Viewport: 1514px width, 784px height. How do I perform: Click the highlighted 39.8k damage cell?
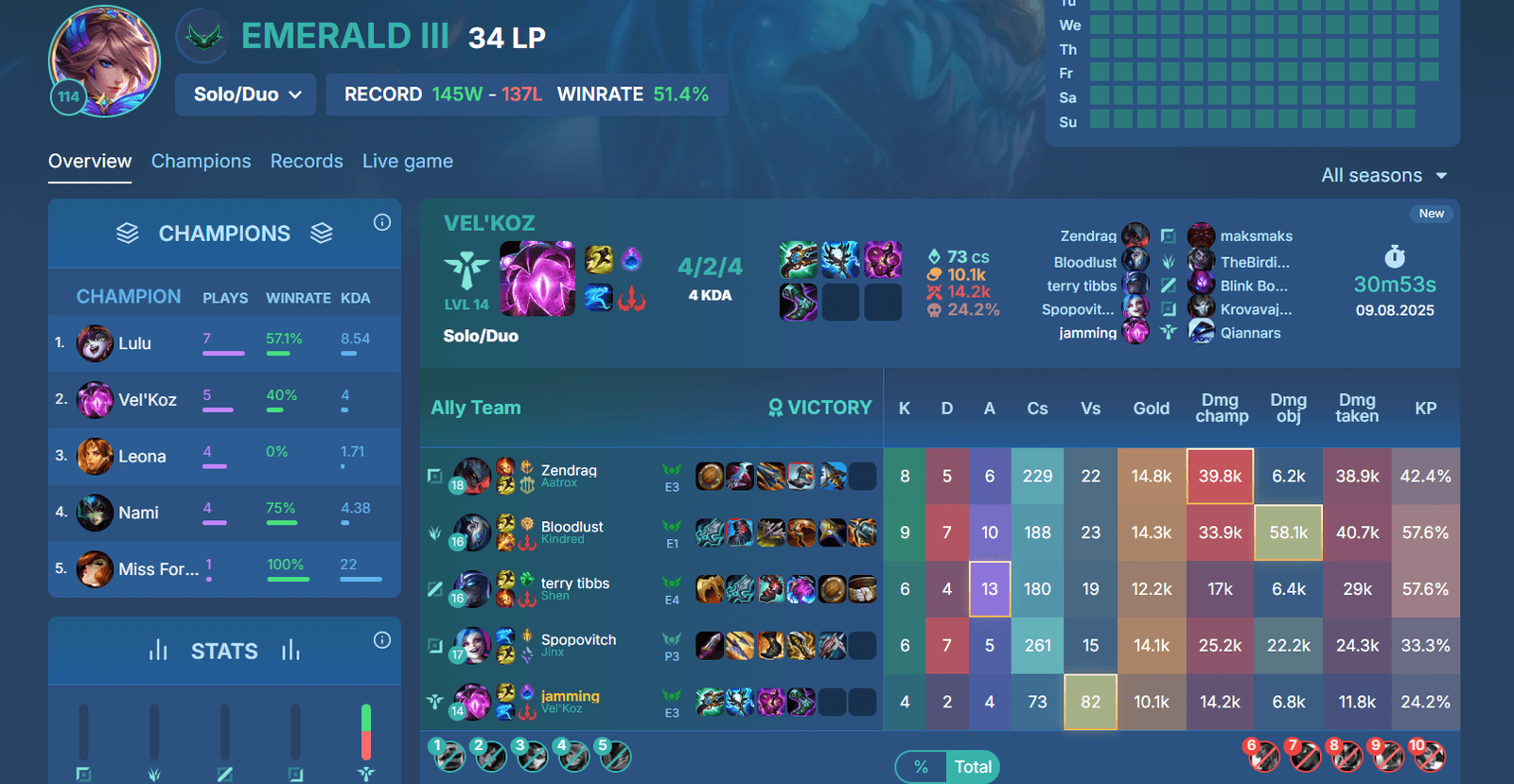pos(1220,476)
